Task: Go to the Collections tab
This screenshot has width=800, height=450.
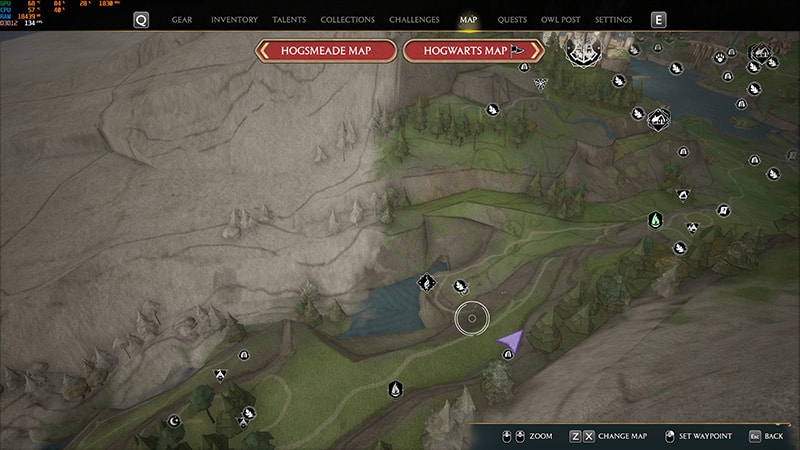Action: tap(348, 20)
